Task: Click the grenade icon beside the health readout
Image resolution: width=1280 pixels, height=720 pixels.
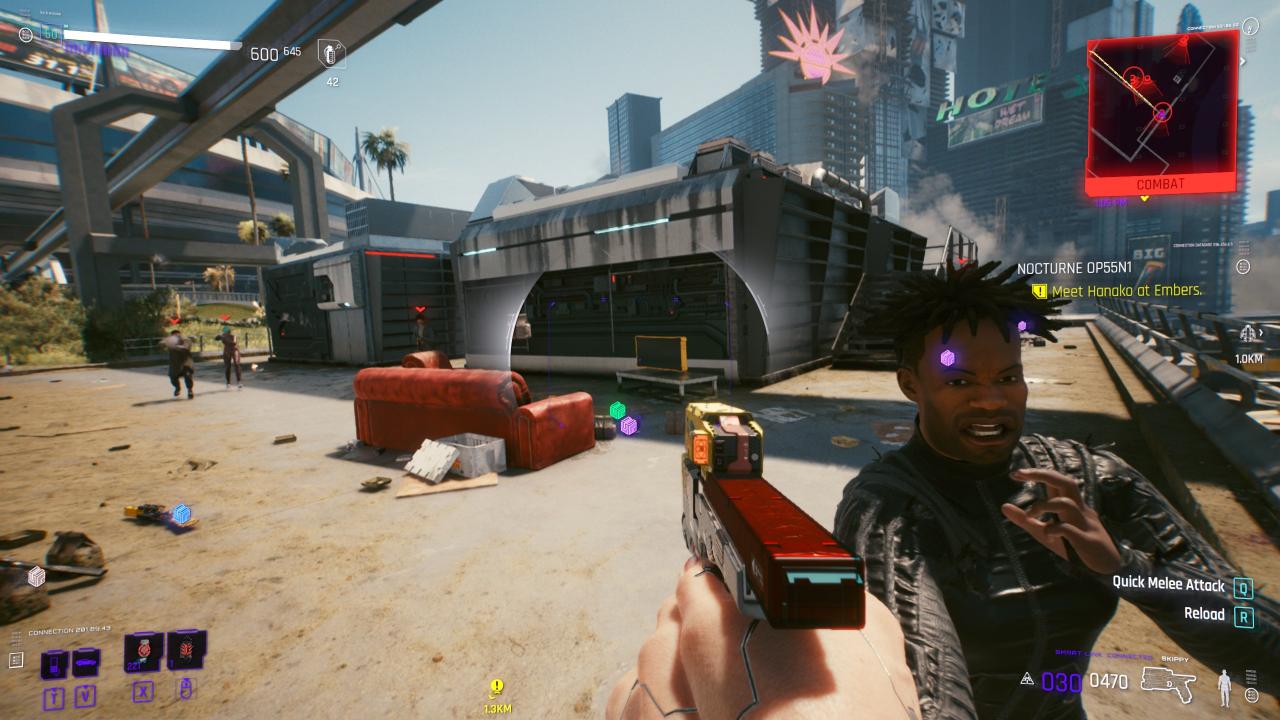Action: pyautogui.click(x=331, y=54)
